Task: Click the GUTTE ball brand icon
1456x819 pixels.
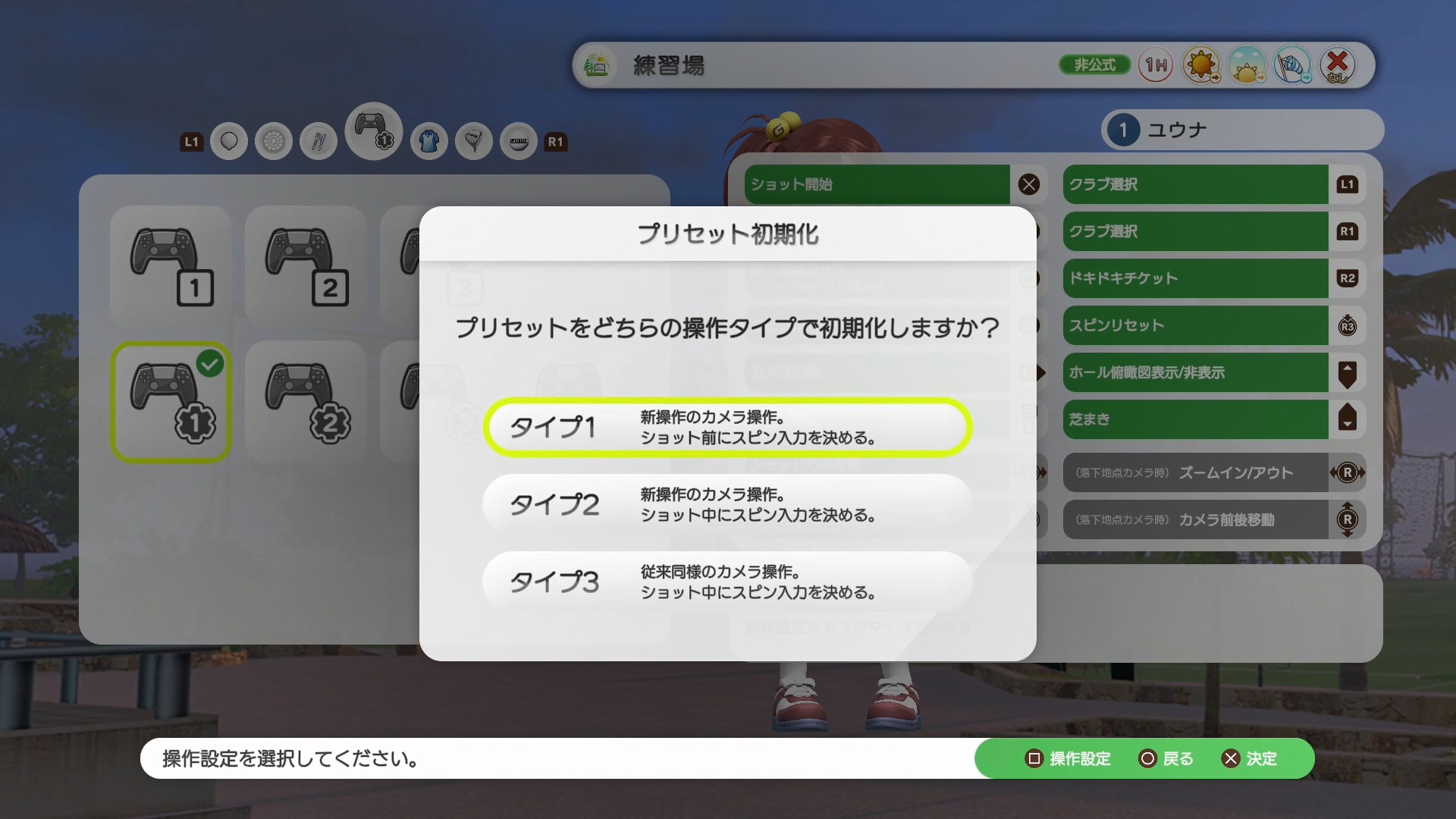Action: pyautogui.click(x=519, y=141)
